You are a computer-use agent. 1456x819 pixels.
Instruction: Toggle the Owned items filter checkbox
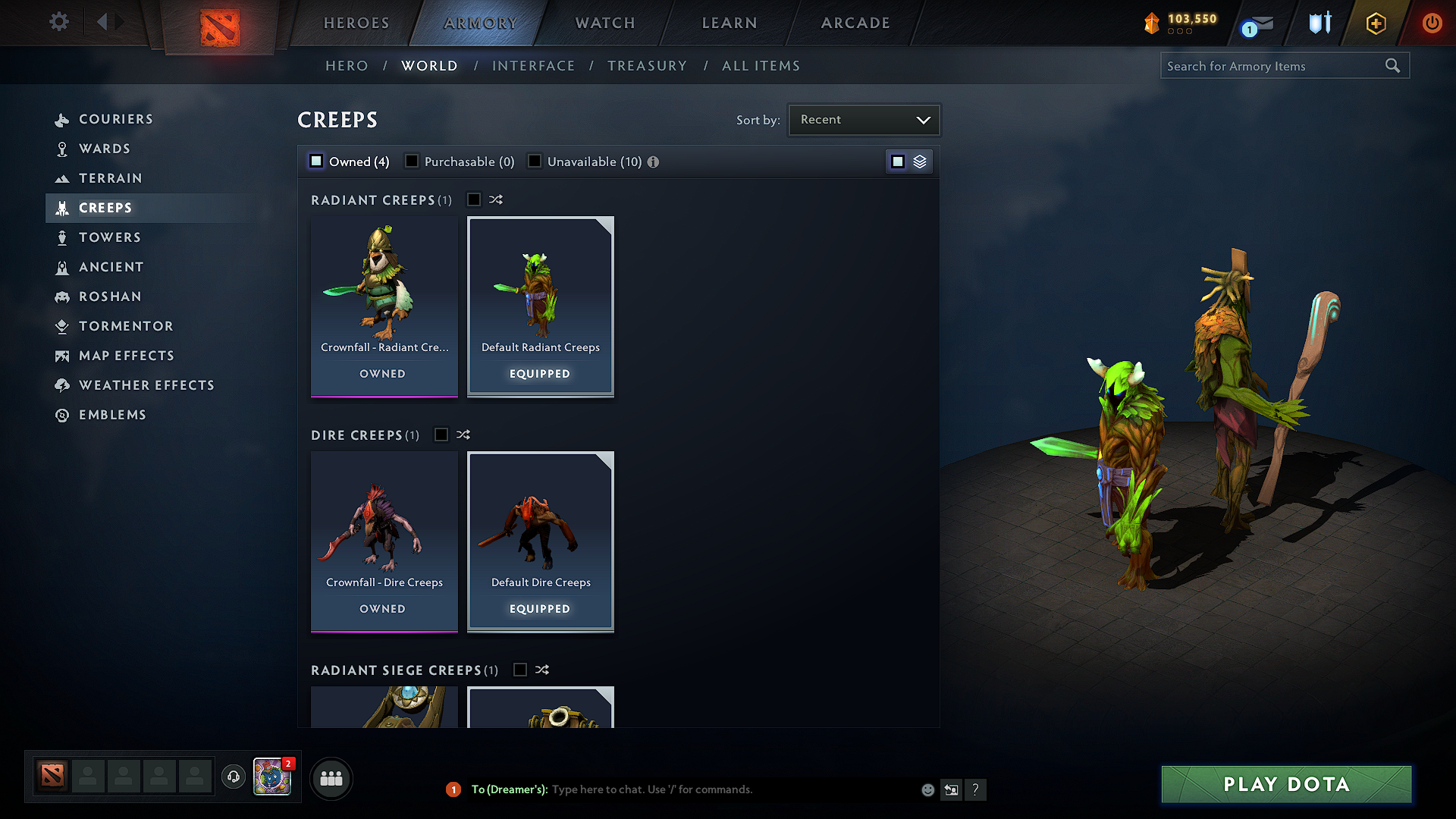tap(315, 161)
